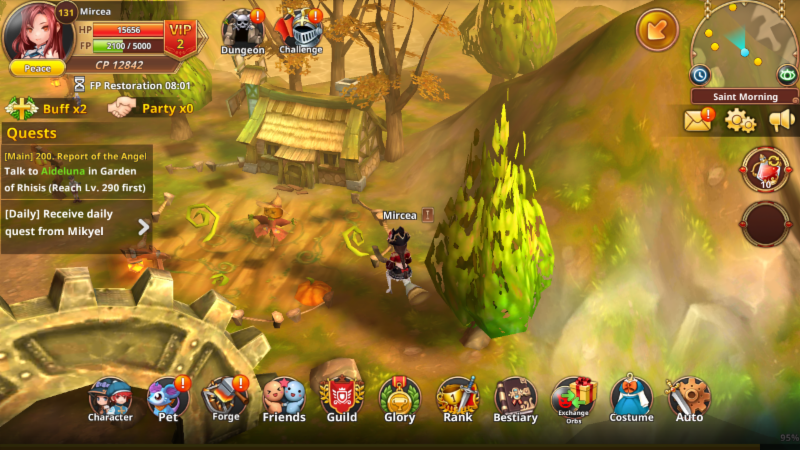800x450 pixels.
Task: Open the Character menu
Action: tap(109, 399)
